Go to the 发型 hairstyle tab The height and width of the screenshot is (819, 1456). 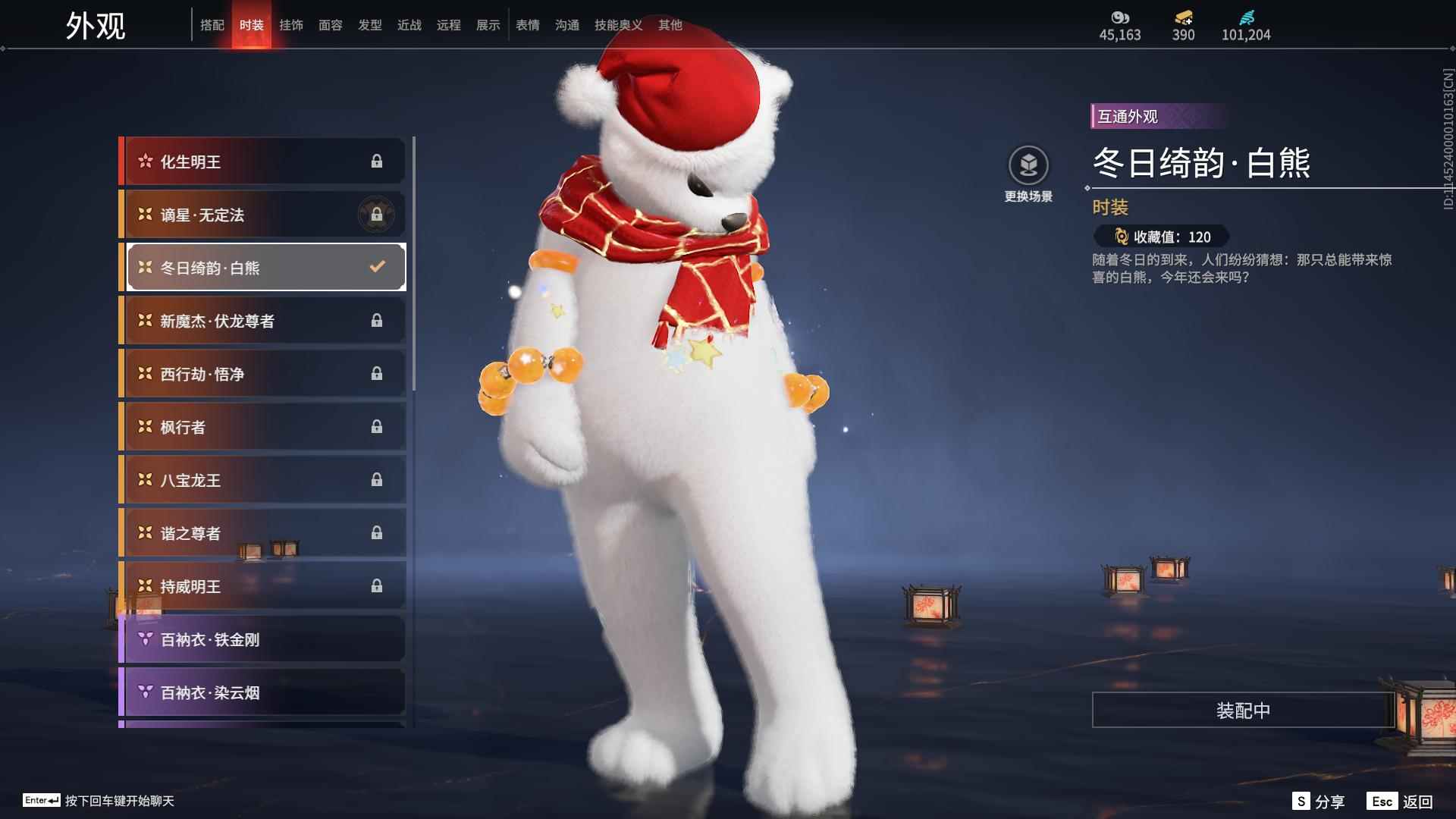369,25
